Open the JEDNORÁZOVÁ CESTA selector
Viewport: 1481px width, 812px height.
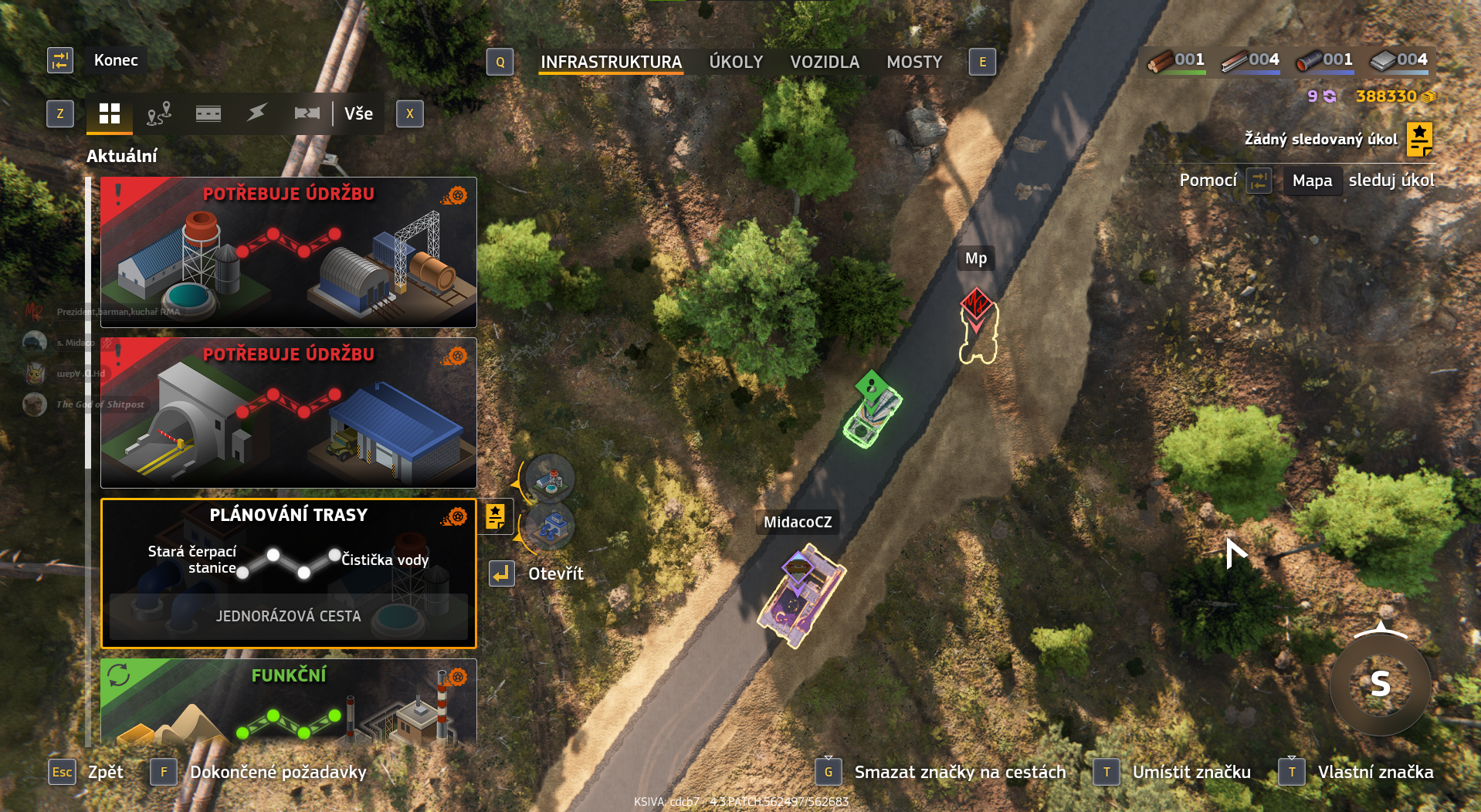(288, 616)
